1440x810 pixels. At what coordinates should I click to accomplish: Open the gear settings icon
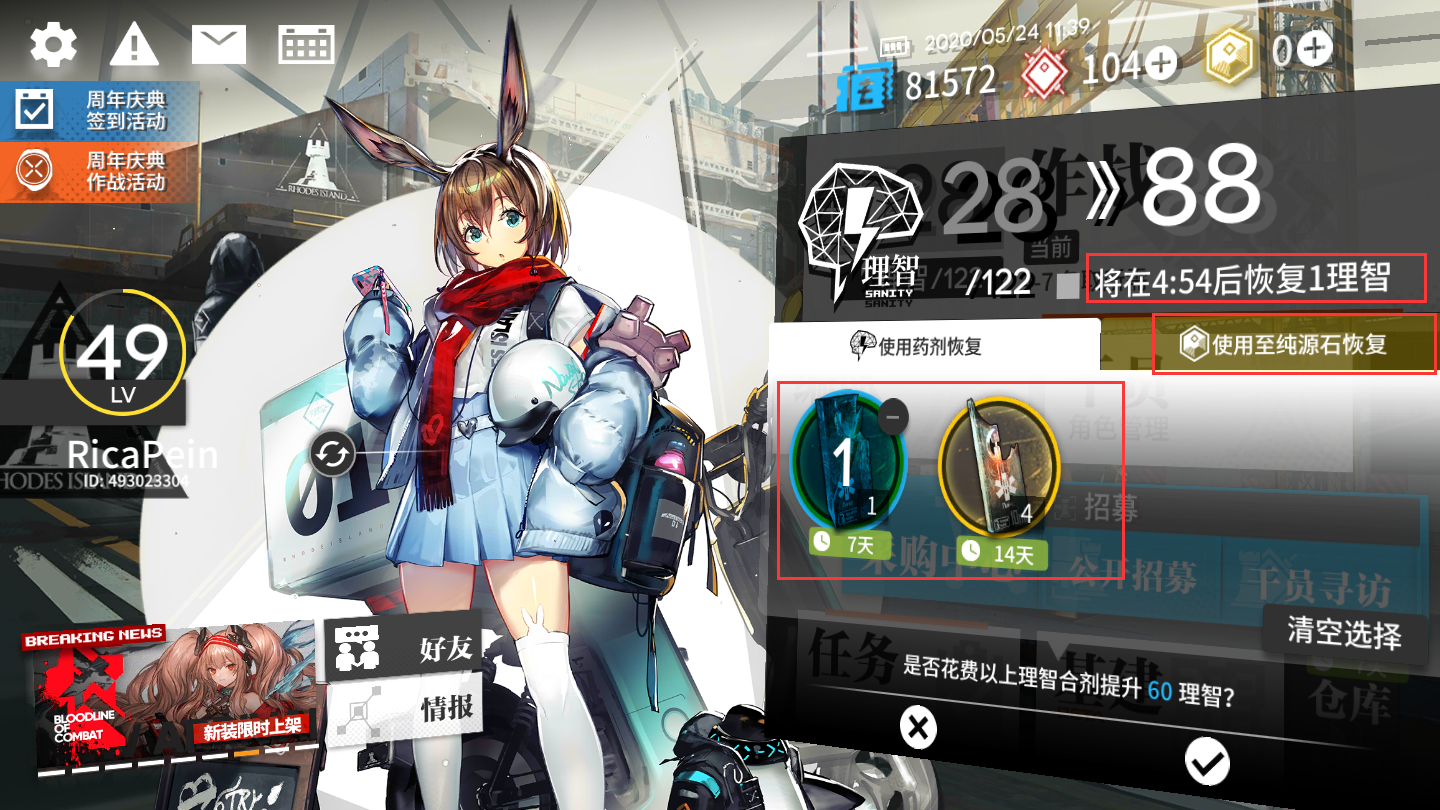pyautogui.click(x=53, y=43)
